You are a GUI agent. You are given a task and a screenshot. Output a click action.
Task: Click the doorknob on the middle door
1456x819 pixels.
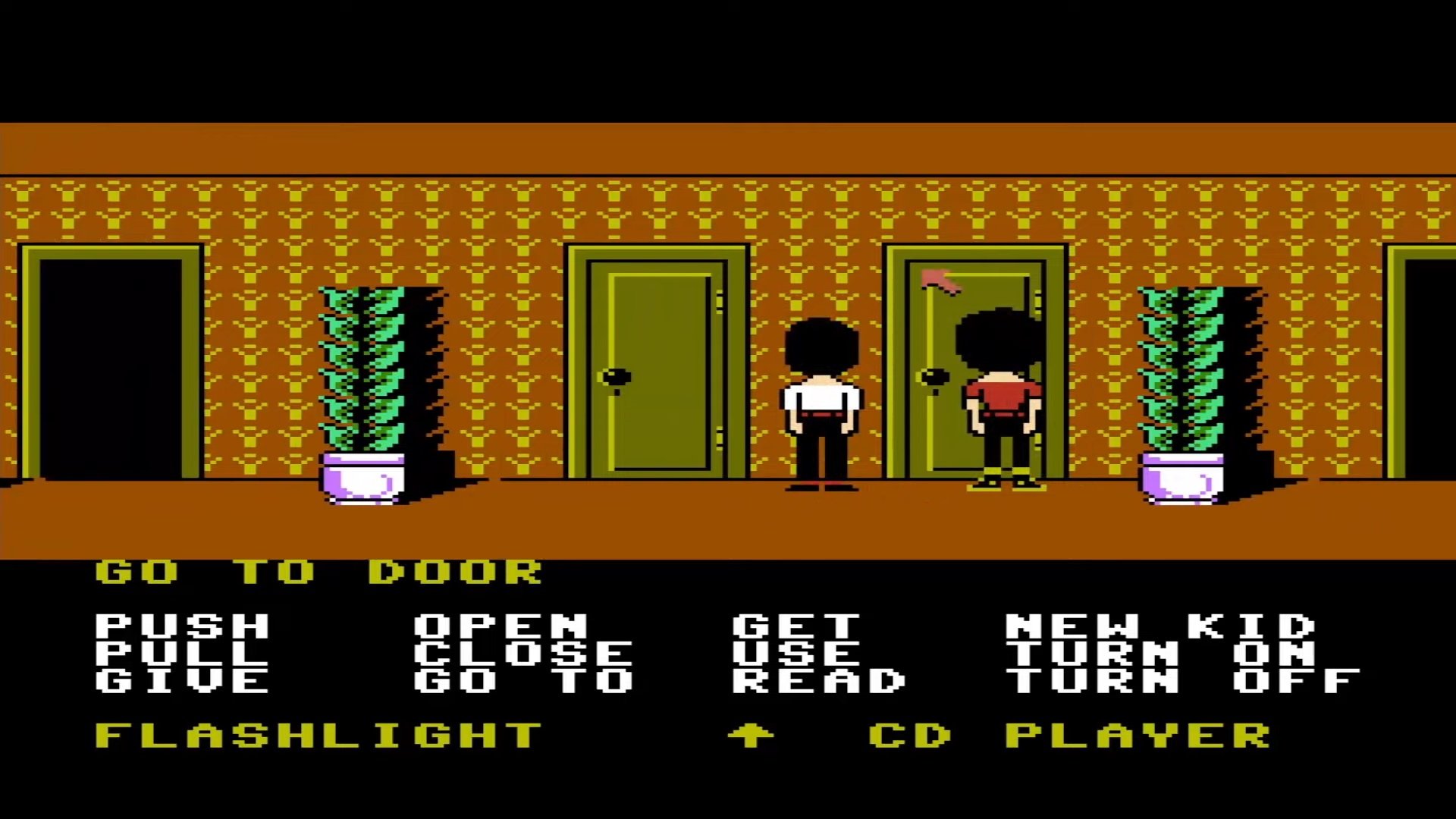(x=614, y=377)
